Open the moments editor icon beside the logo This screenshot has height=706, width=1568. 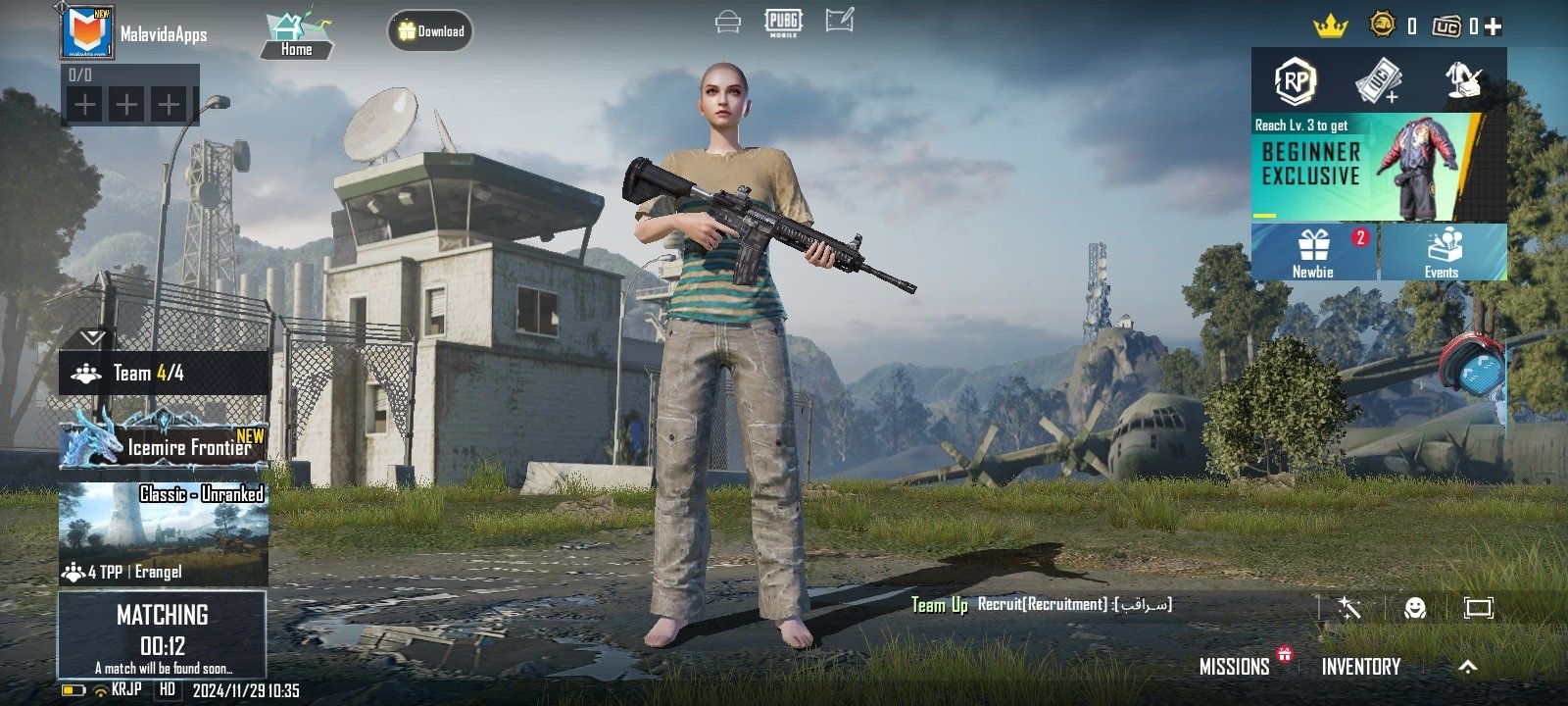pyautogui.click(x=838, y=21)
